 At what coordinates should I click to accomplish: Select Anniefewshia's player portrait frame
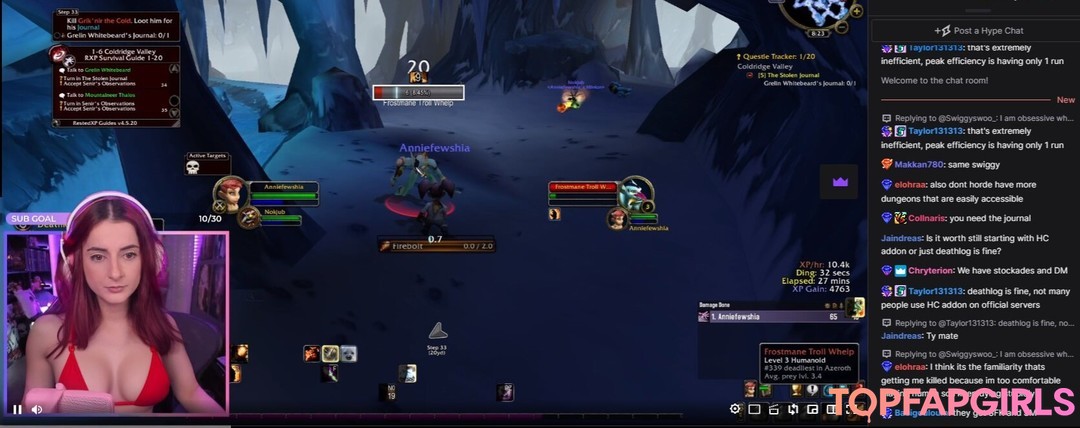(230, 193)
